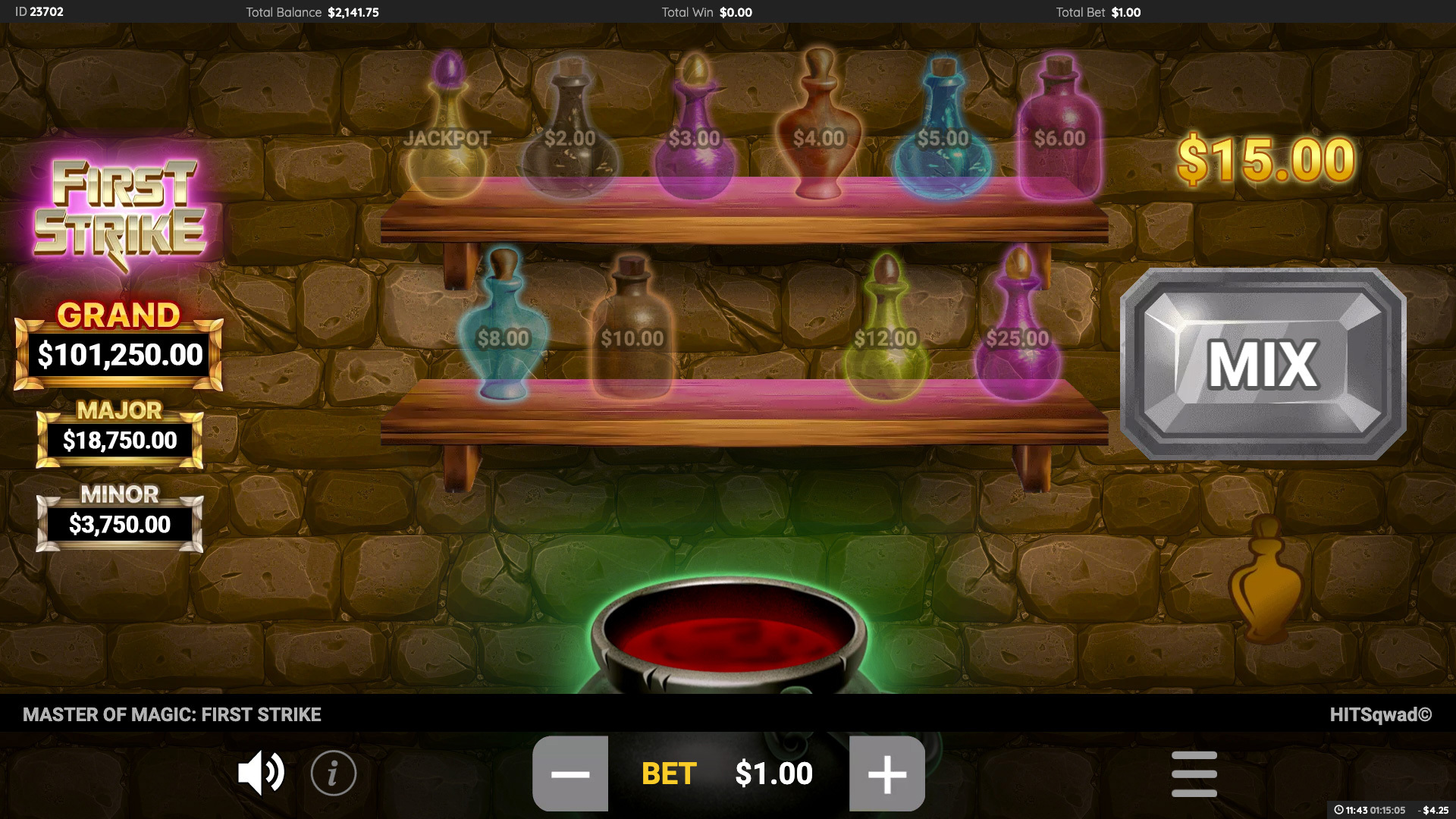Mute game sound with the speaker icon
The image size is (1456, 819).
(261, 773)
